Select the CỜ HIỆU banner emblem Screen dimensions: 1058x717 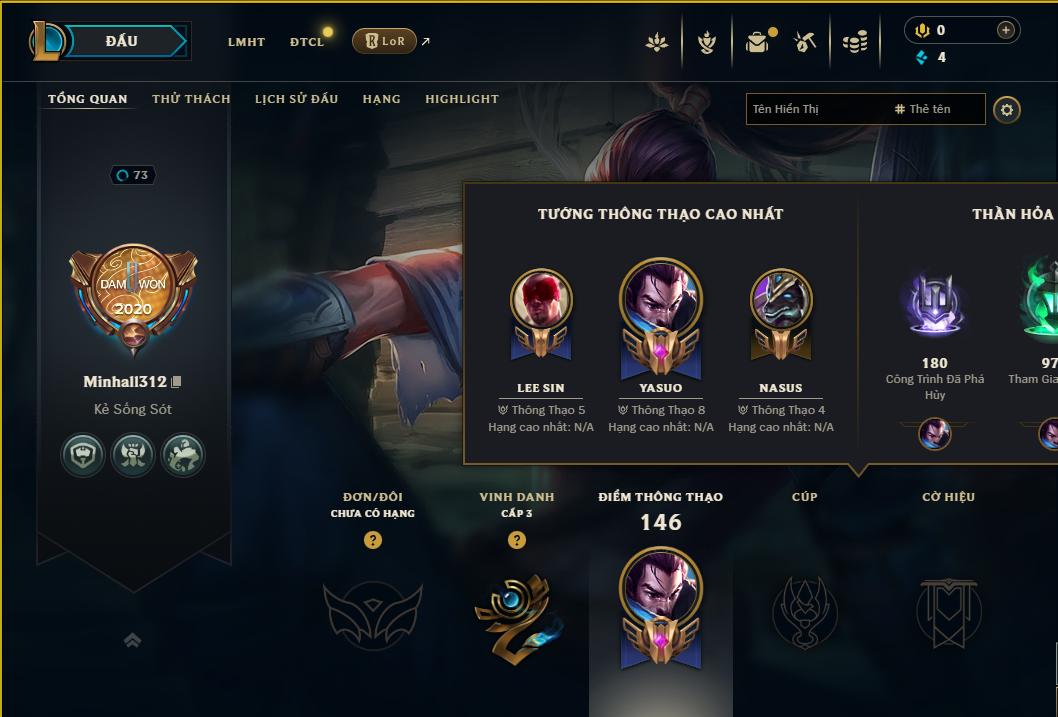pyautogui.click(x=948, y=610)
